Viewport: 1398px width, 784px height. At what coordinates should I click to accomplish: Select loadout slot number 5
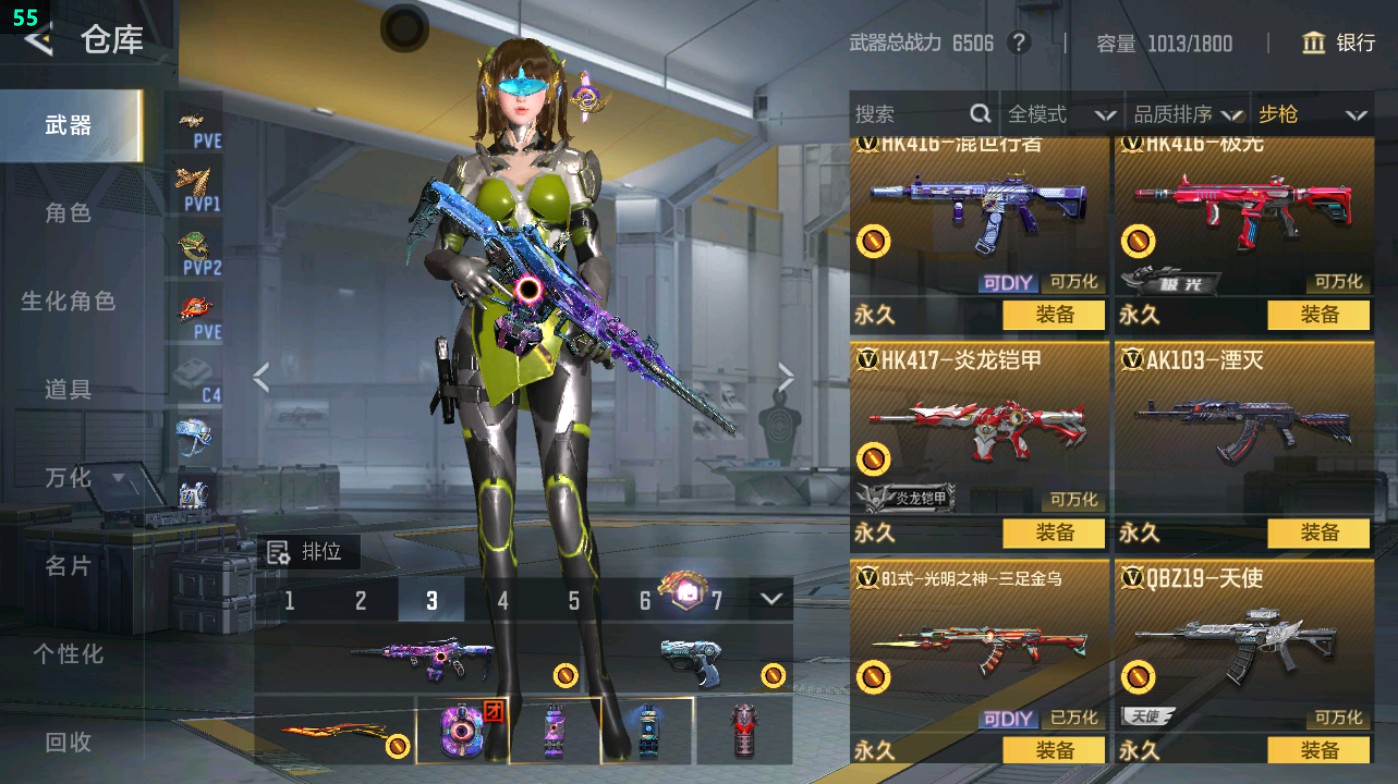coord(574,601)
